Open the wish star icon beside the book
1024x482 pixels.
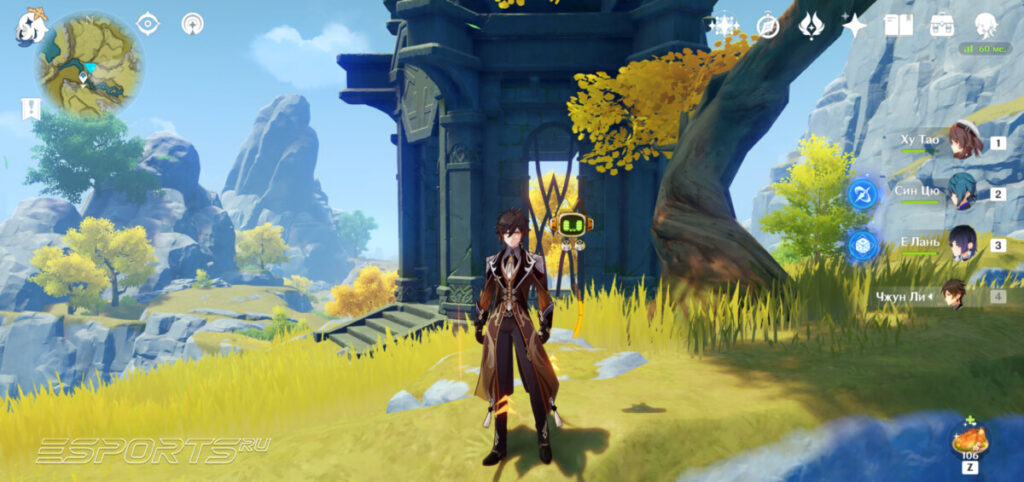[855, 26]
